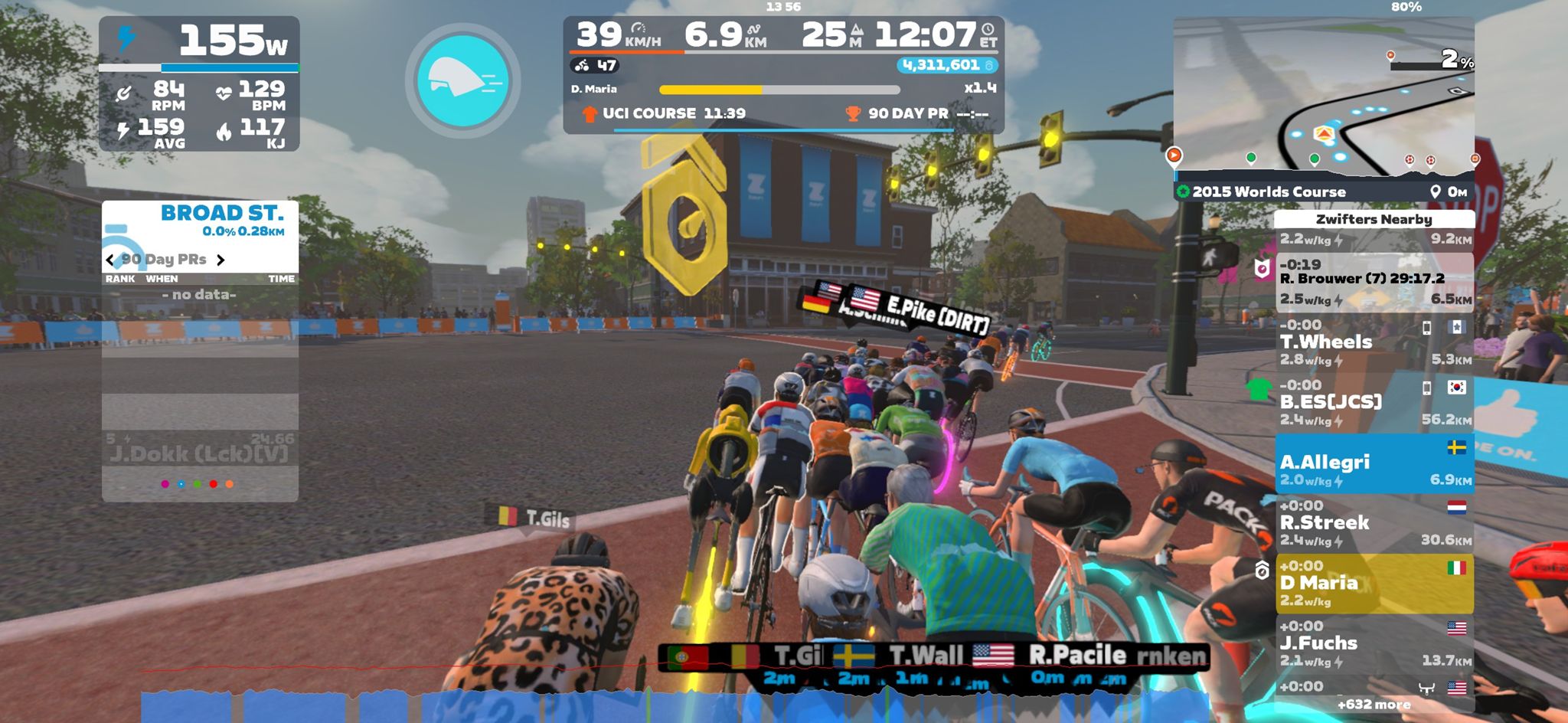Show next leaderboard with right arrow
Screen dimensions: 1568x723
pyautogui.click(x=220, y=260)
